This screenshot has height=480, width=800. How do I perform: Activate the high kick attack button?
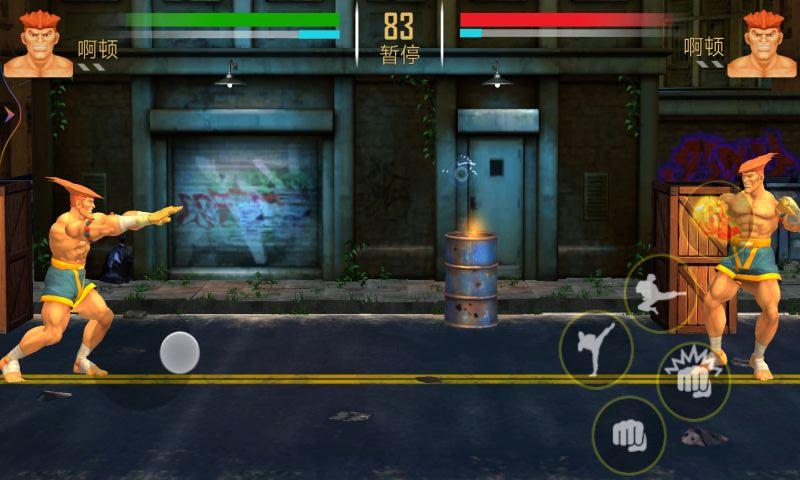coord(595,349)
